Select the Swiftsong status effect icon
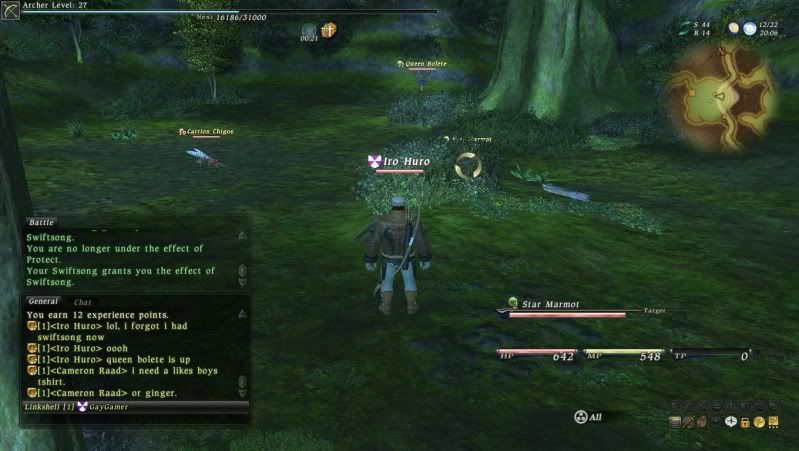 (328, 30)
